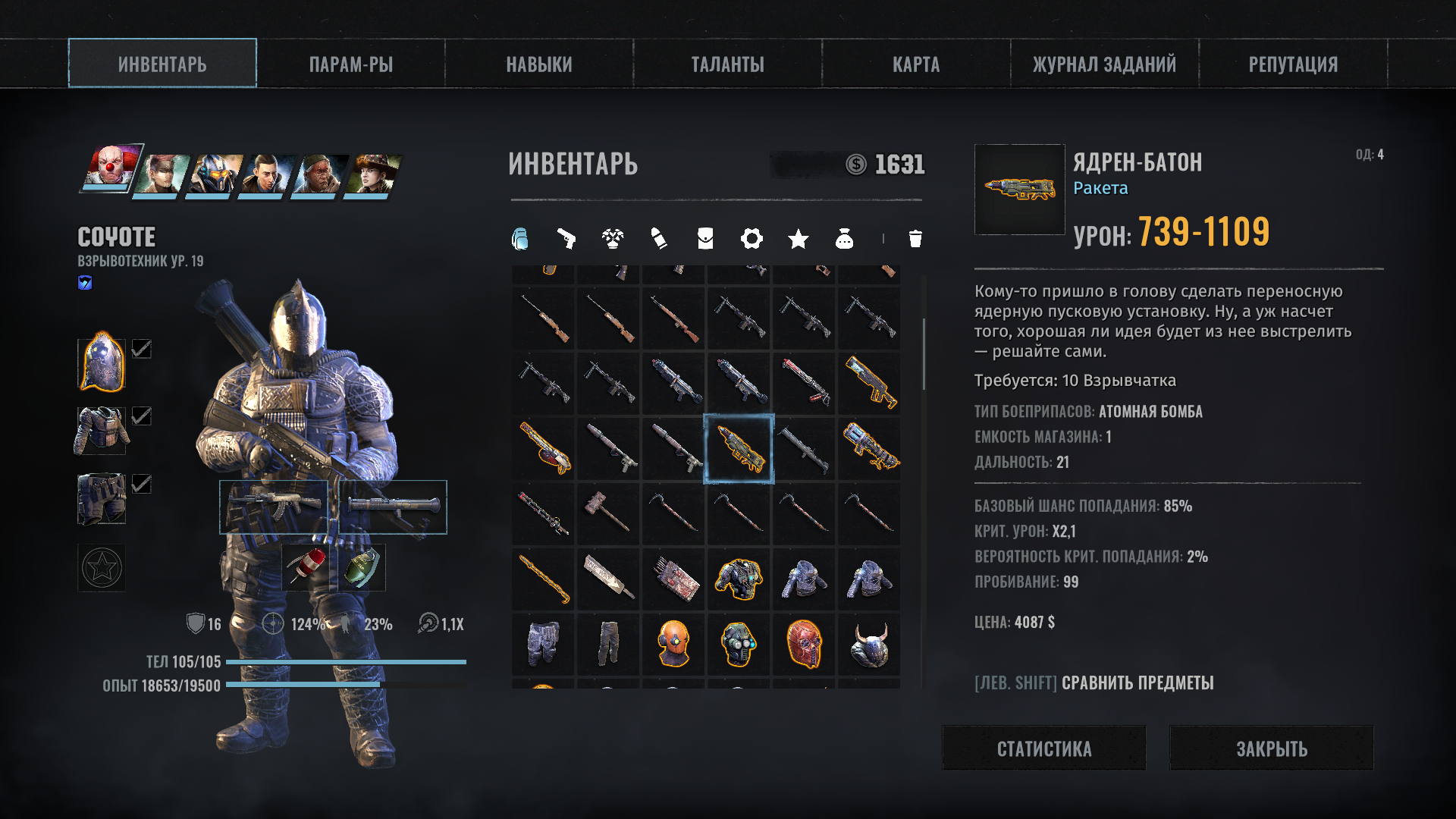The width and height of the screenshot is (1456, 819).
Task: Filter inventory by the star icon category
Action: click(x=798, y=240)
